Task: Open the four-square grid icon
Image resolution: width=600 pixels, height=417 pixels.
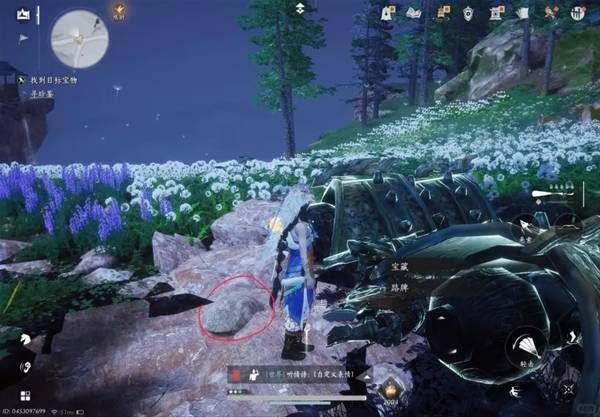Action: pyautogui.click(x=24, y=396)
